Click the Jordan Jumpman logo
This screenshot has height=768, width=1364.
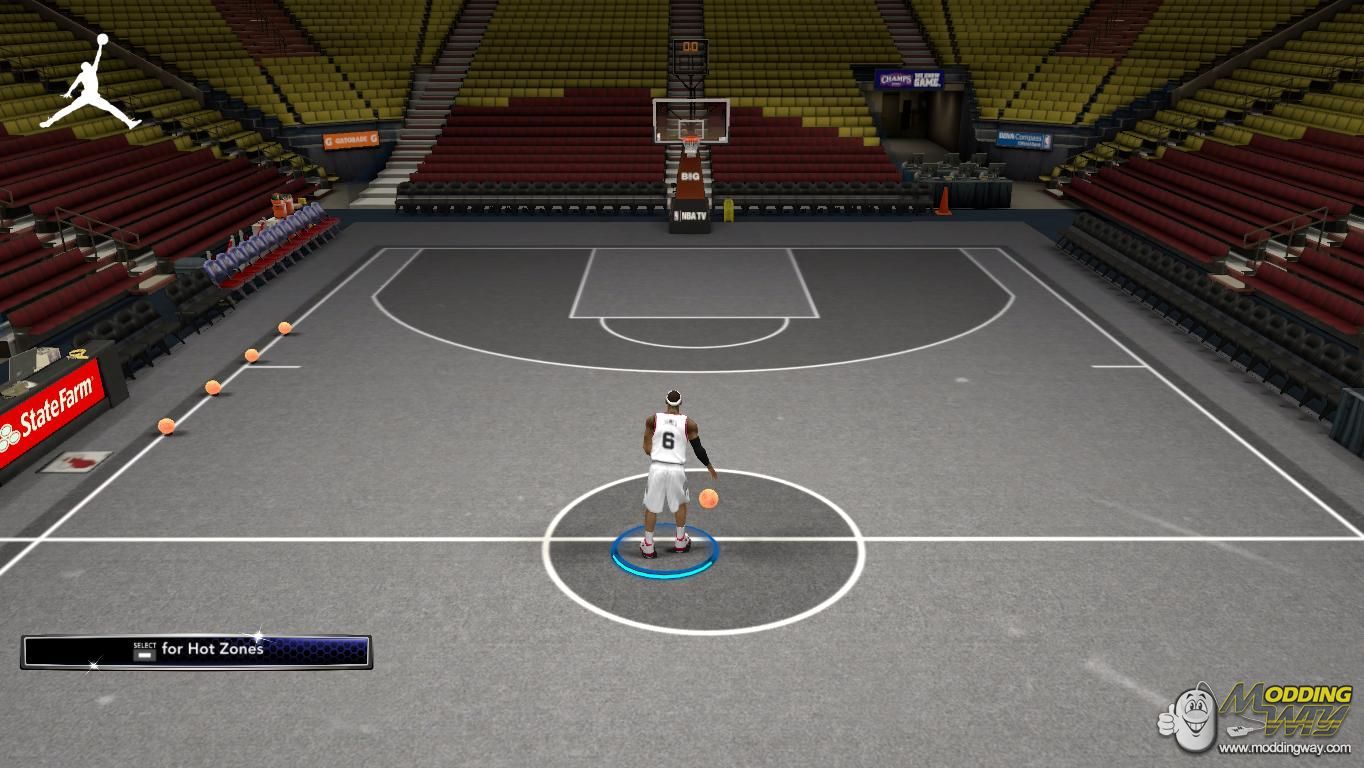(x=91, y=84)
